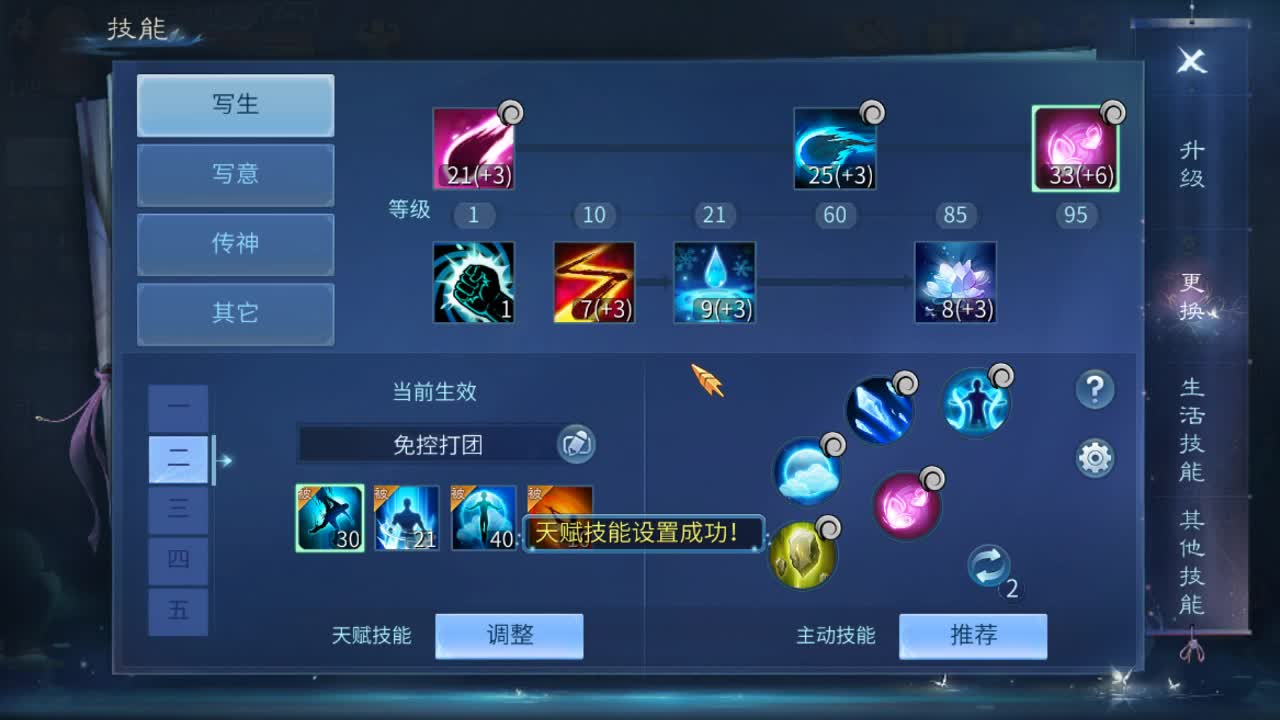Select the highlighted pink skill 33(+6)
Image resolution: width=1280 pixels, height=720 pixels.
(1076, 150)
